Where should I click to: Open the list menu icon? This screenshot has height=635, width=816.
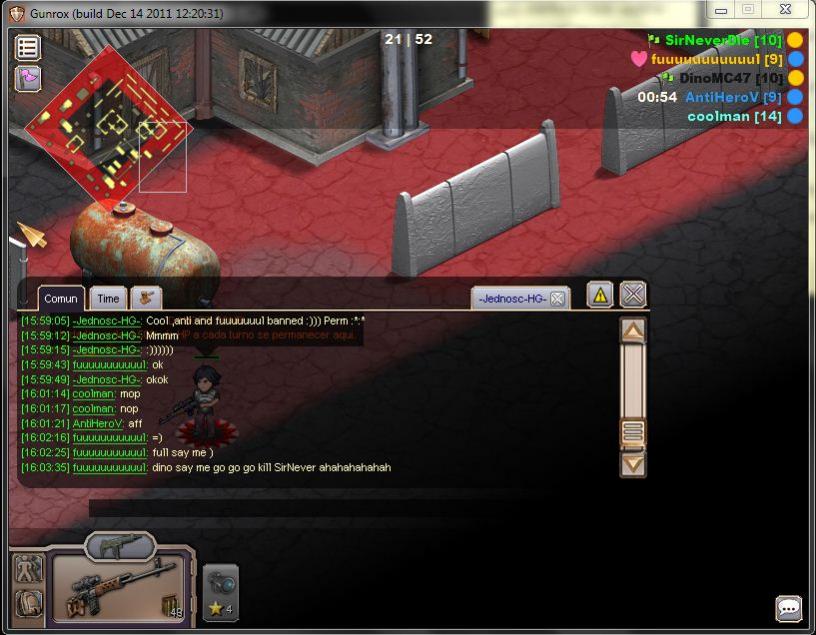[x=27, y=47]
